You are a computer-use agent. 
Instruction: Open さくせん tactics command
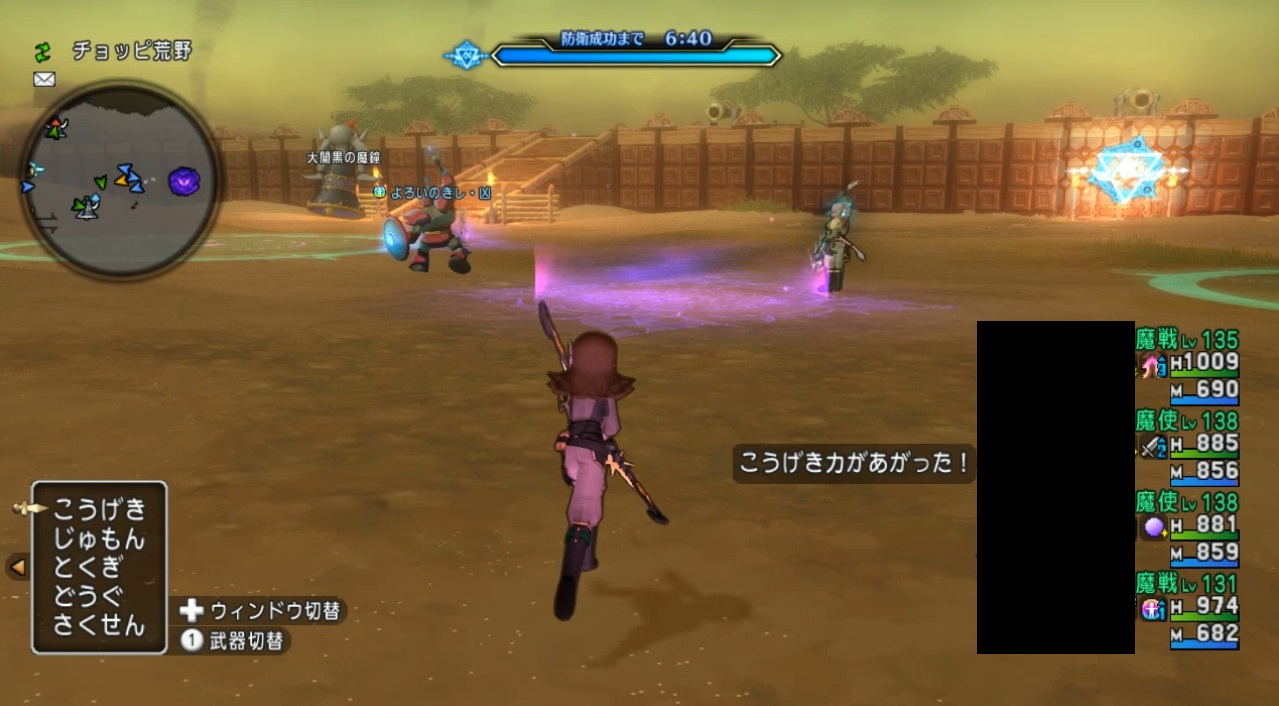point(99,627)
